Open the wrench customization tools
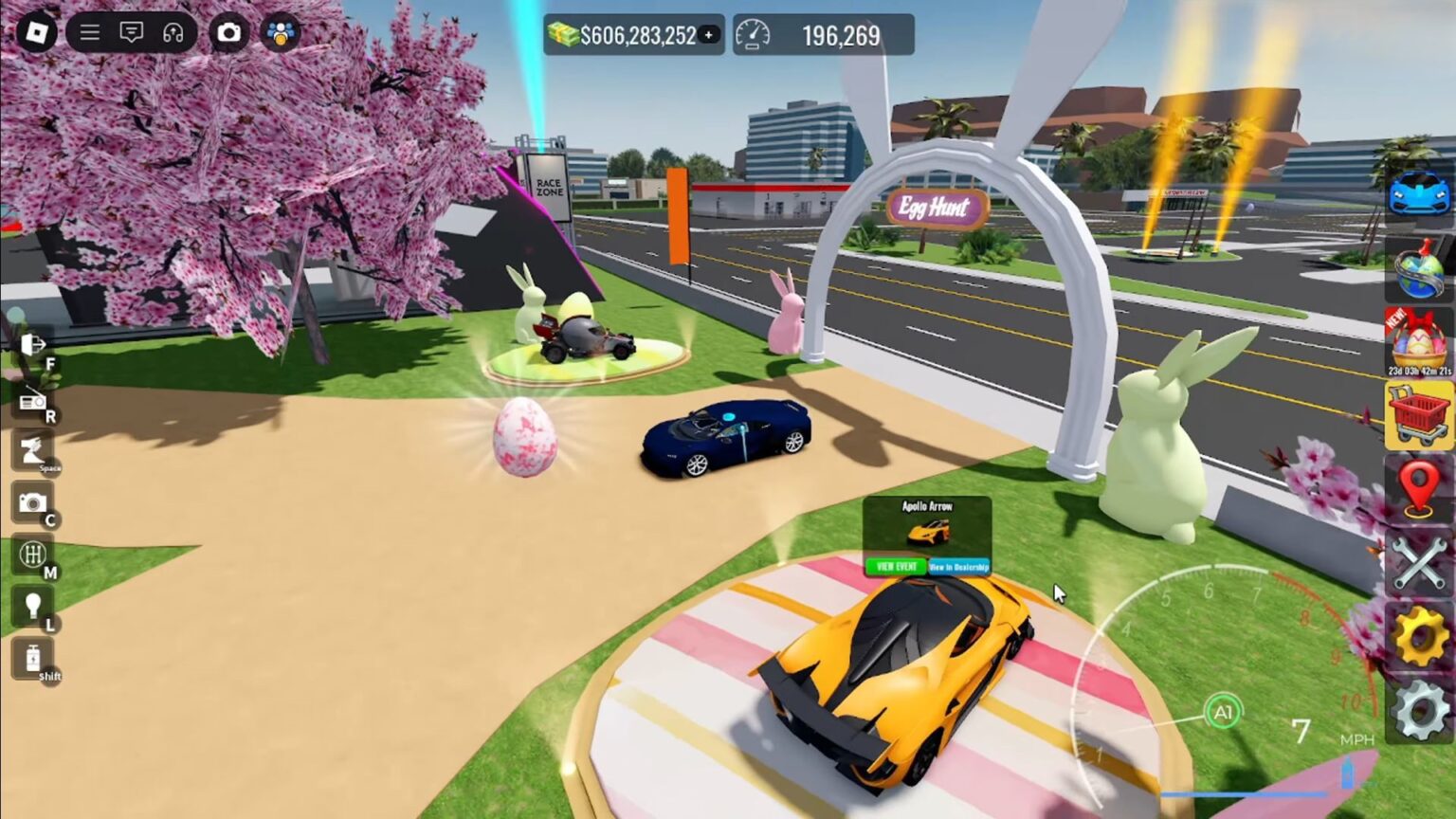This screenshot has height=819, width=1456. click(1416, 565)
